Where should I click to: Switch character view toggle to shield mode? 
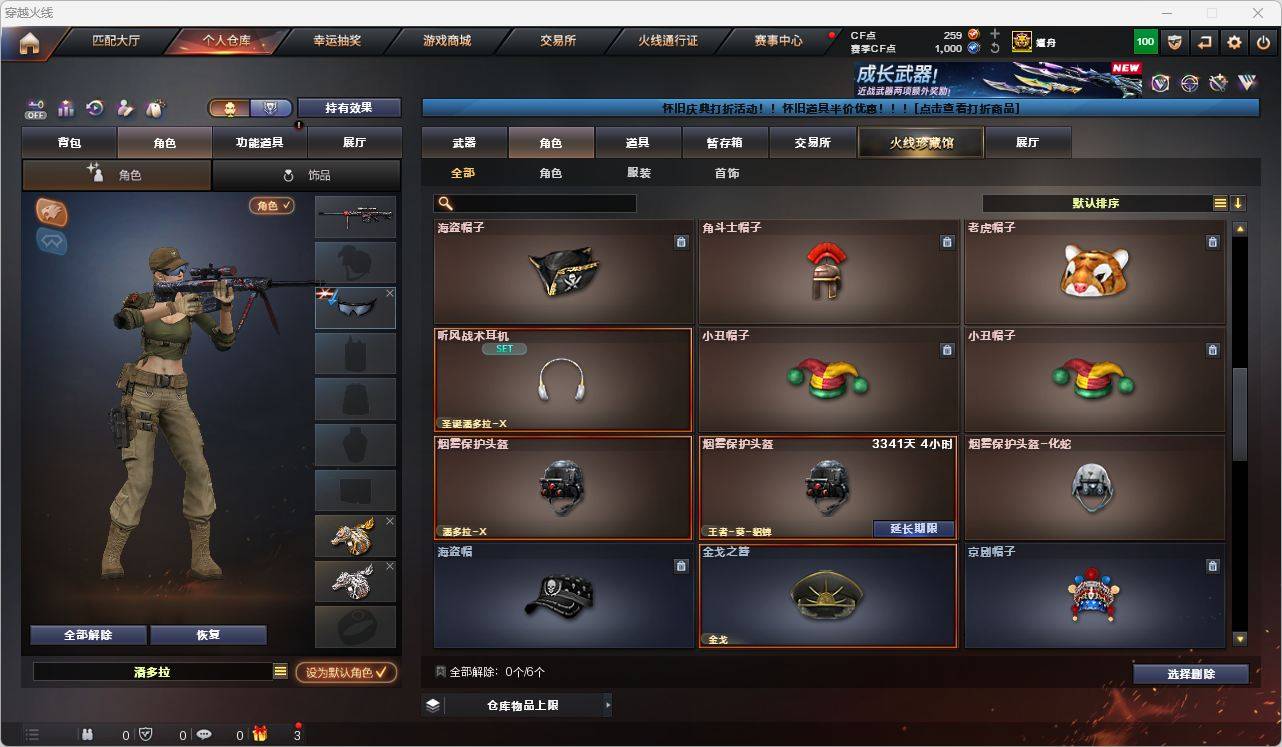tap(270, 107)
